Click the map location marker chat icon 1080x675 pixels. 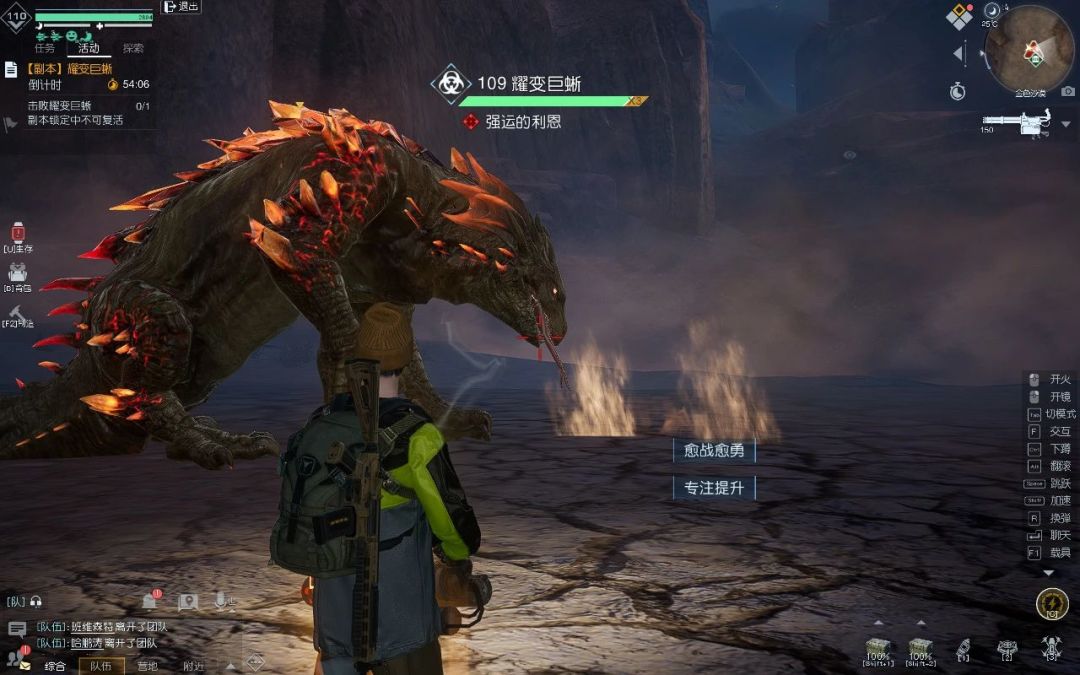187,602
